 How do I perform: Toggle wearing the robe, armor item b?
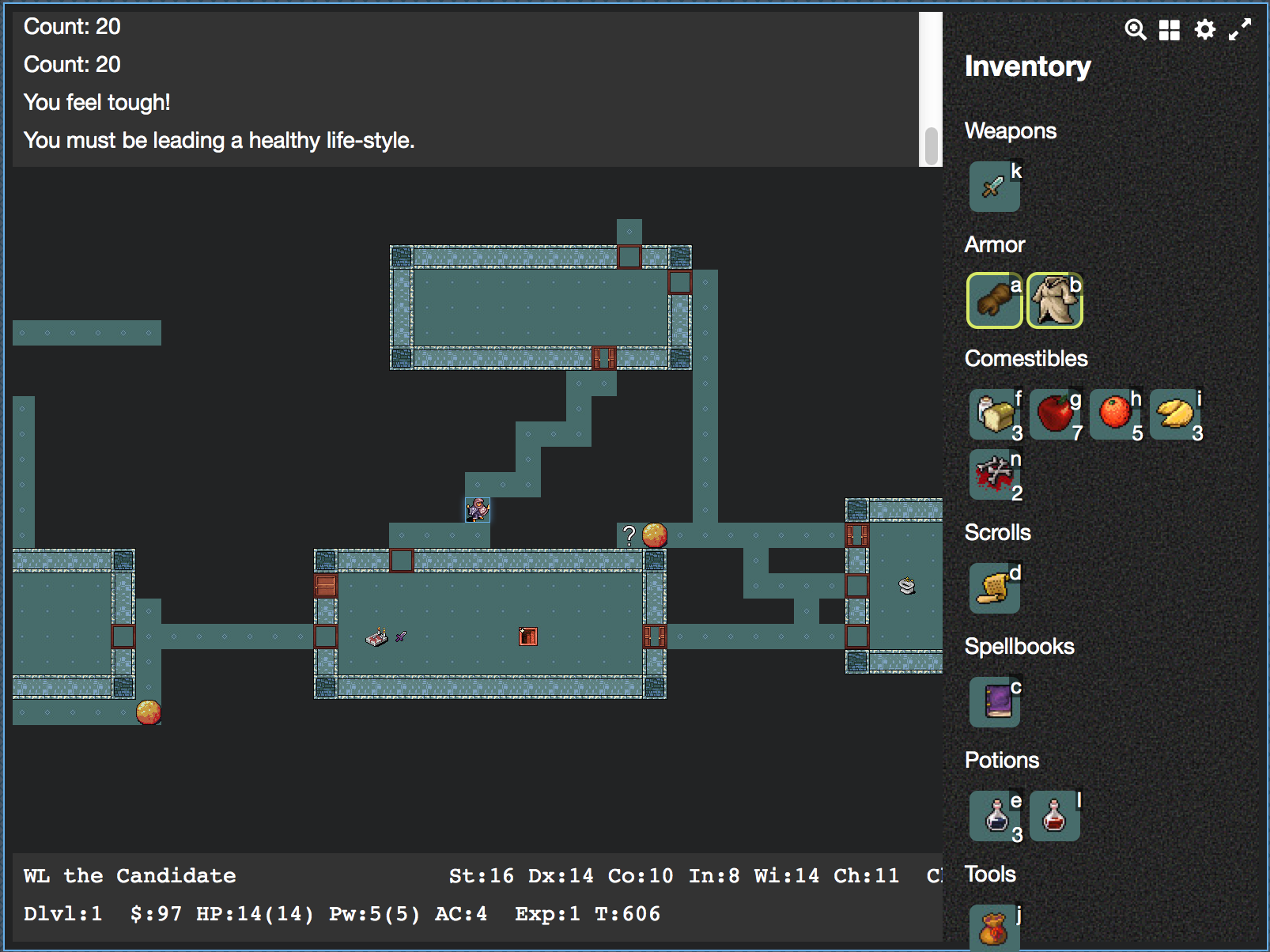tap(1055, 301)
